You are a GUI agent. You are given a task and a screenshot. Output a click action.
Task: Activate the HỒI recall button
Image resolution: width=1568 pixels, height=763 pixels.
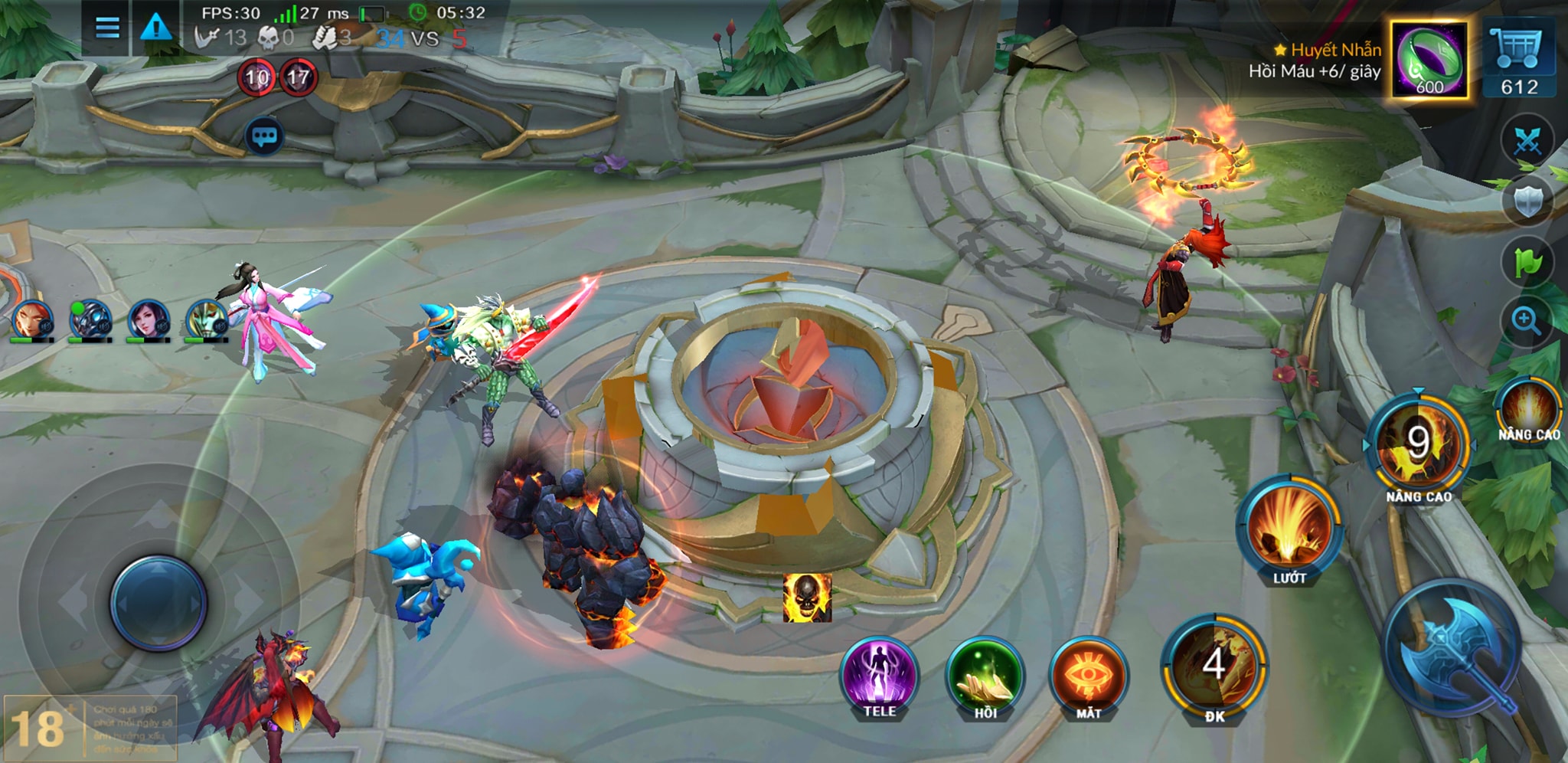985,676
